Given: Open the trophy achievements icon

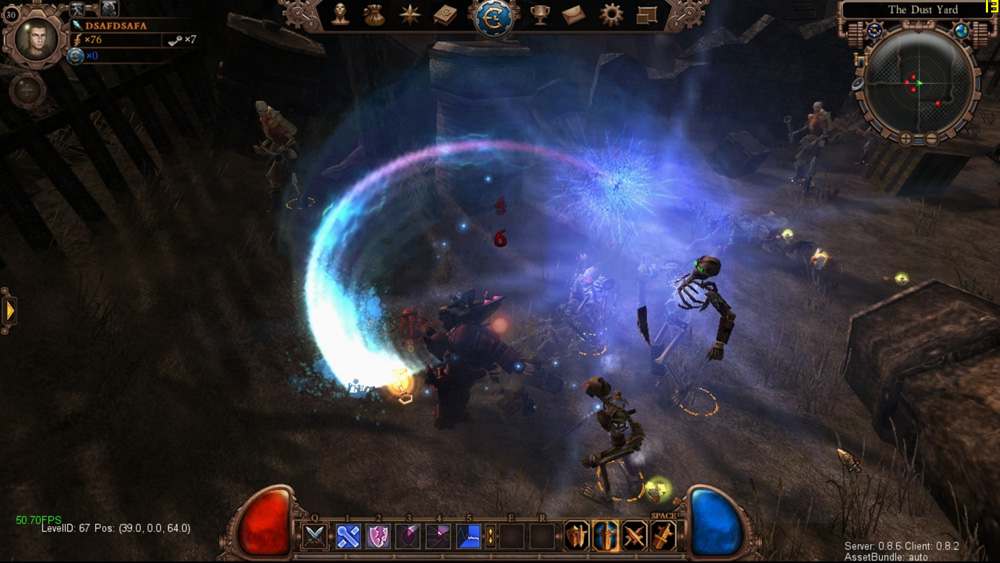Looking at the screenshot, I should click(540, 14).
